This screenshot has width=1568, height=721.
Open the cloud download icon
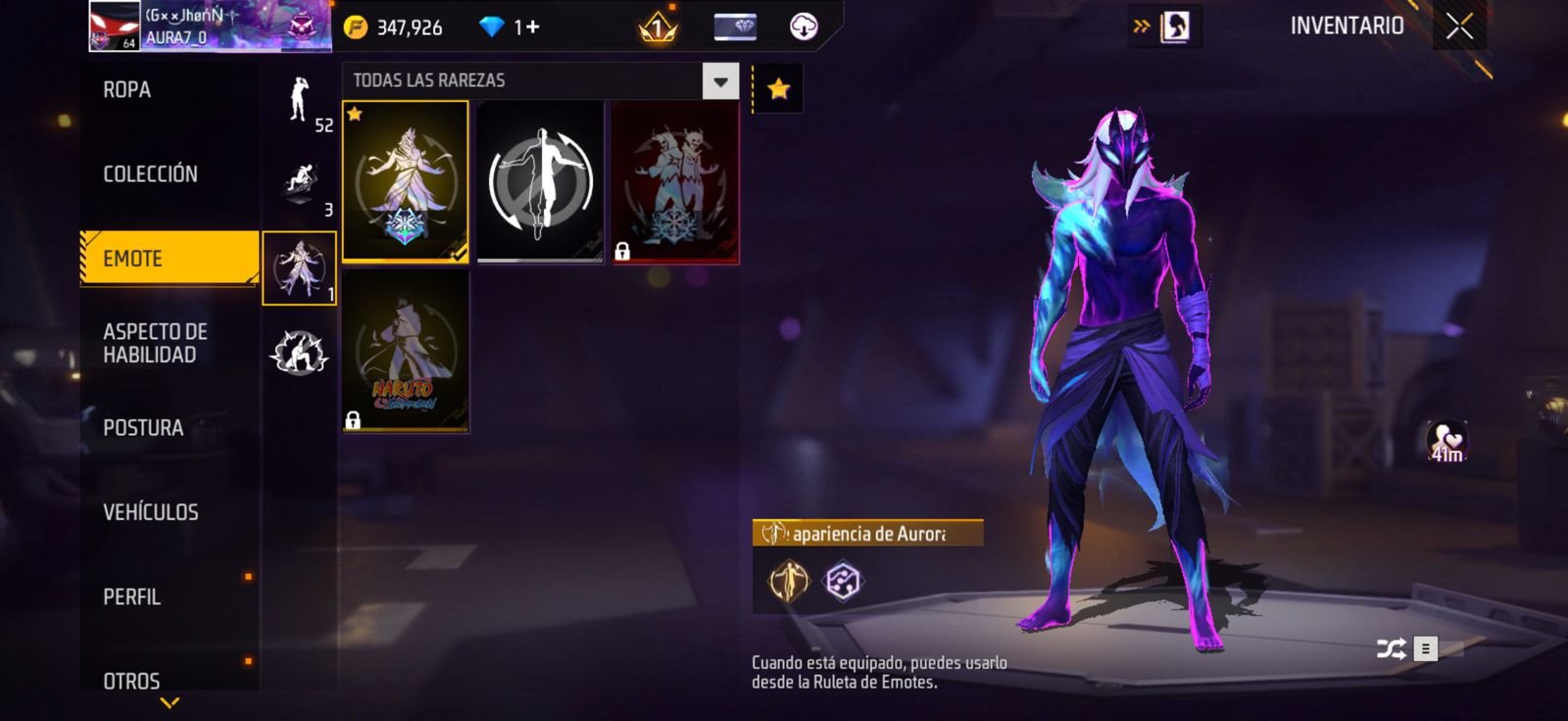[804, 26]
